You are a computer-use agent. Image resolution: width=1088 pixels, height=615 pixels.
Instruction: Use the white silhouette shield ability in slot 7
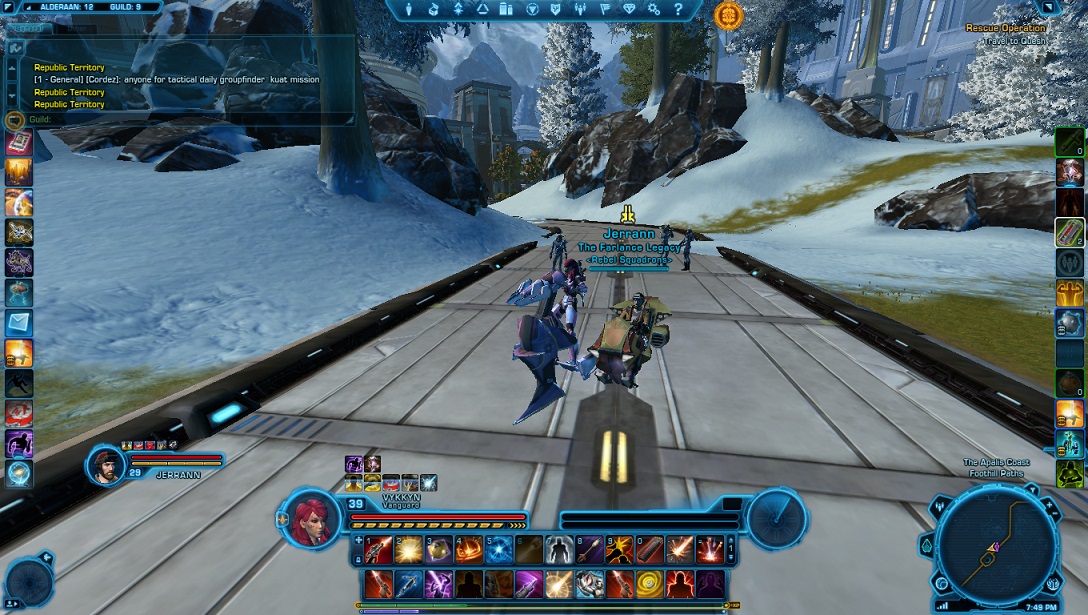pyautogui.click(x=559, y=549)
